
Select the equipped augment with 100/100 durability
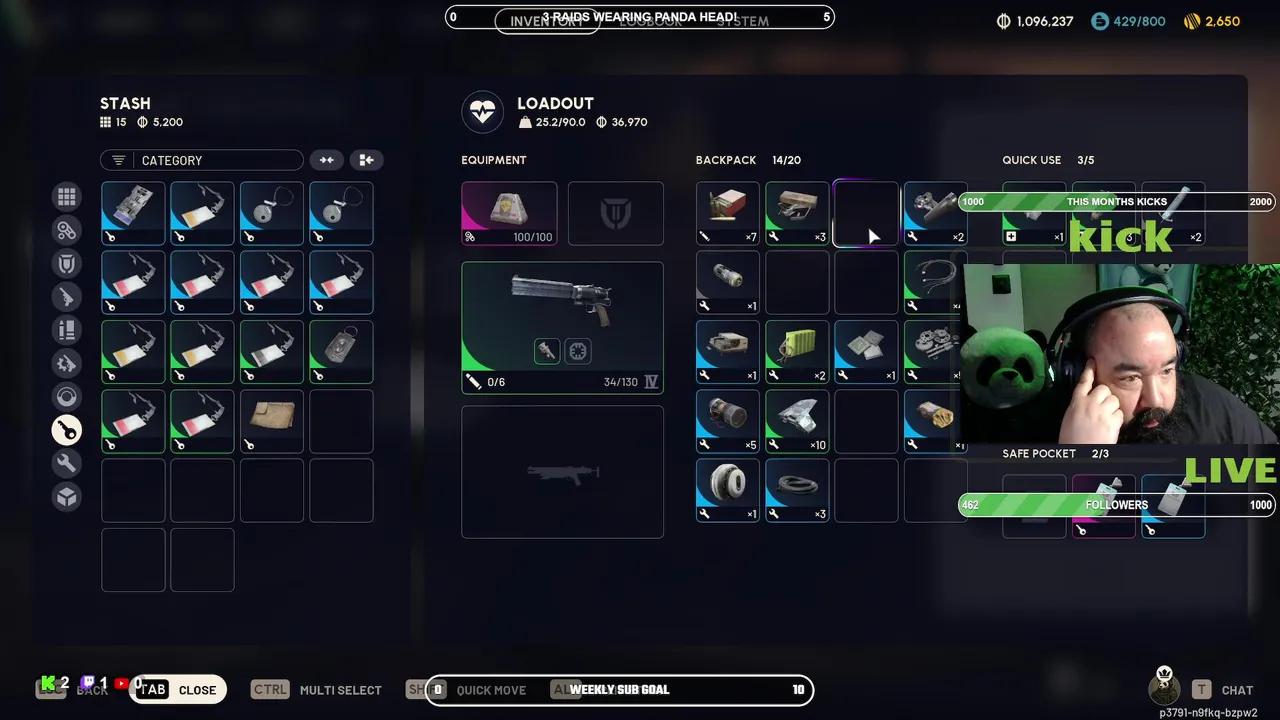click(x=509, y=213)
